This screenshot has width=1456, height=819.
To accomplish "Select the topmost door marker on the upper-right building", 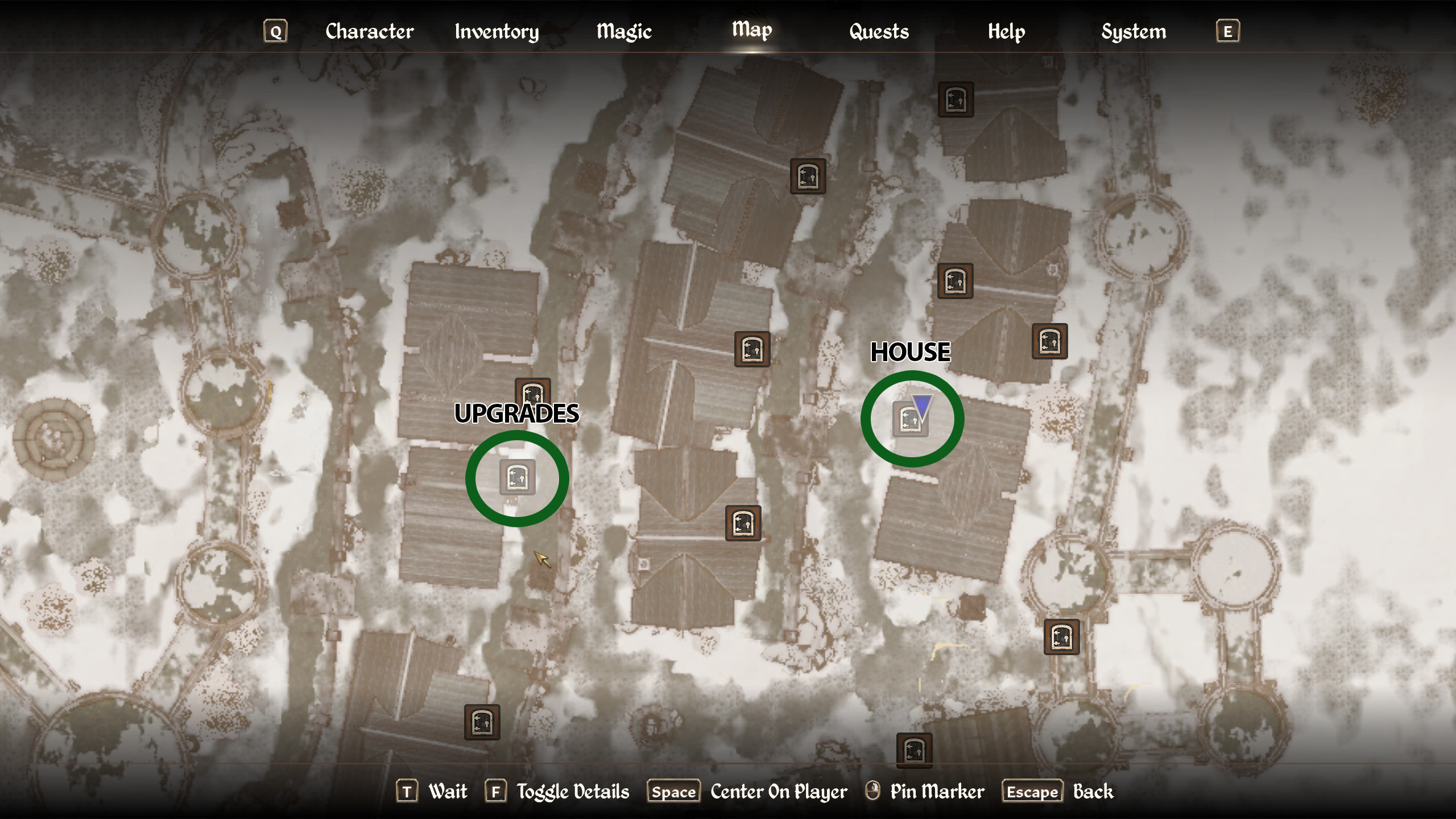I will point(957,100).
